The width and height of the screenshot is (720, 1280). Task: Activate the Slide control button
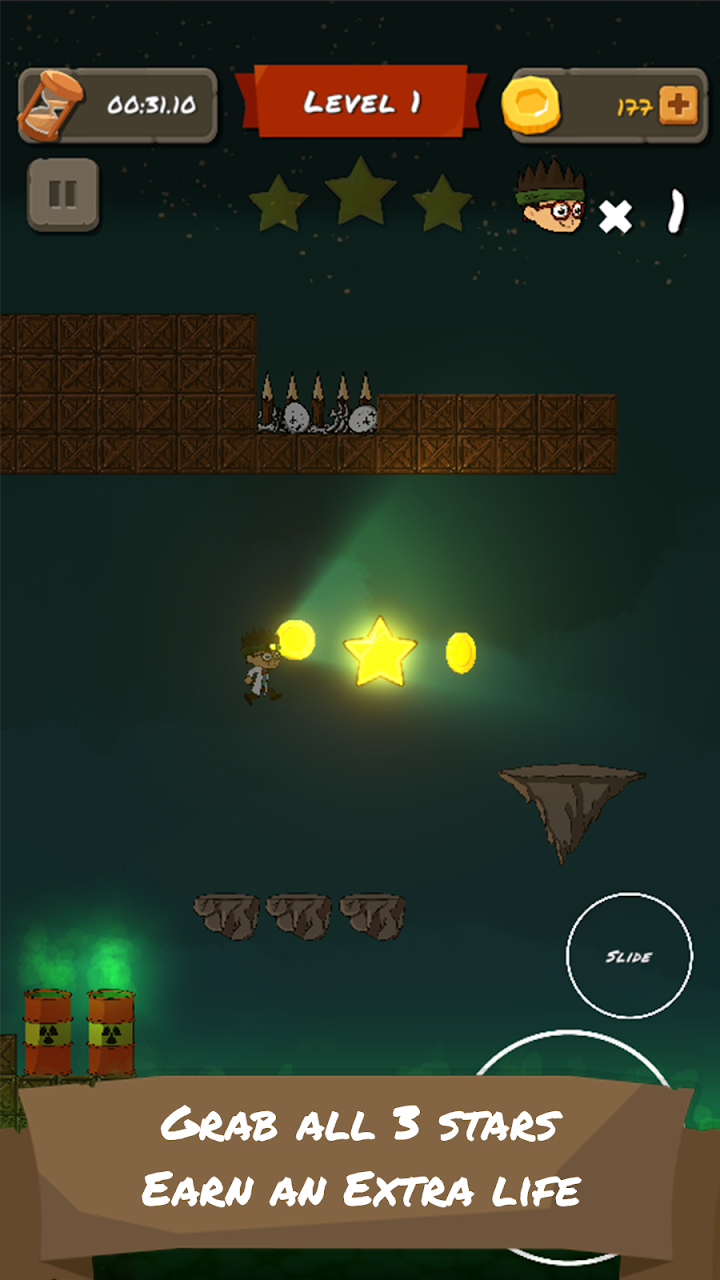click(x=629, y=956)
